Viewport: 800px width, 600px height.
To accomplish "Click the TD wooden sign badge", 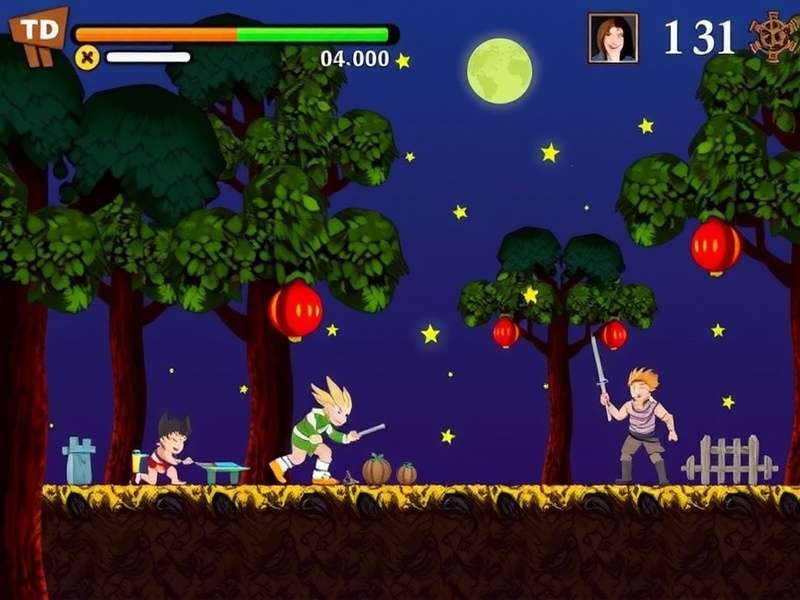I will pyautogui.click(x=40, y=31).
